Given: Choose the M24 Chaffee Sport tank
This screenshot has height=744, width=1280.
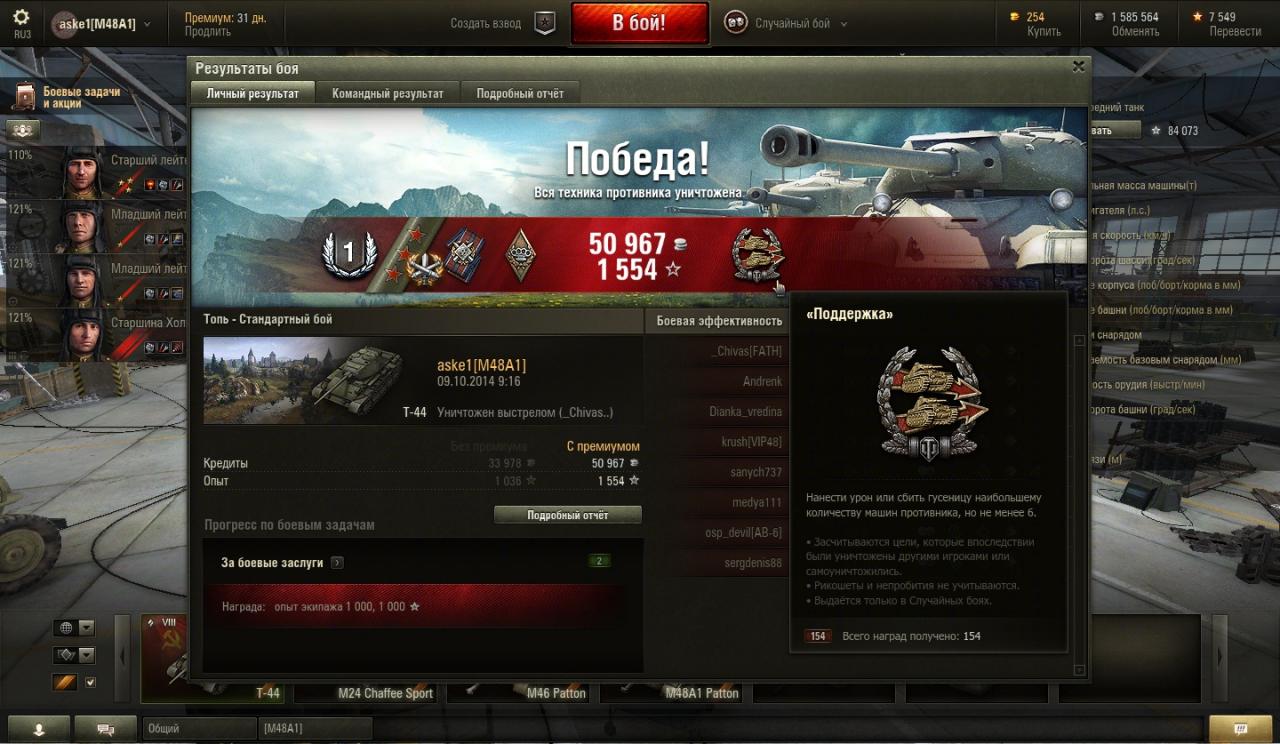Looking at the screenshot, I should pos(385,691).
